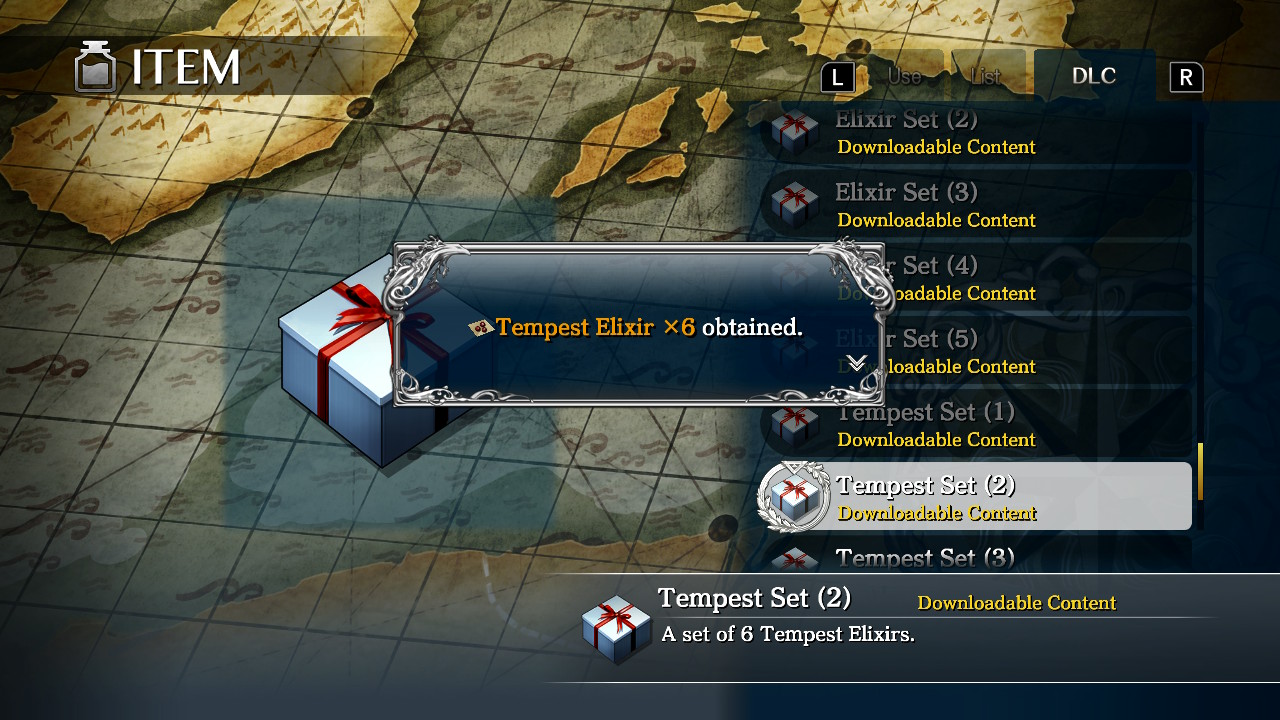Select the gift box icon beside Elixir Set (3)
The height and width of the screenshot is (720, 1280).
pyautogui.click(x=794, y=204)
